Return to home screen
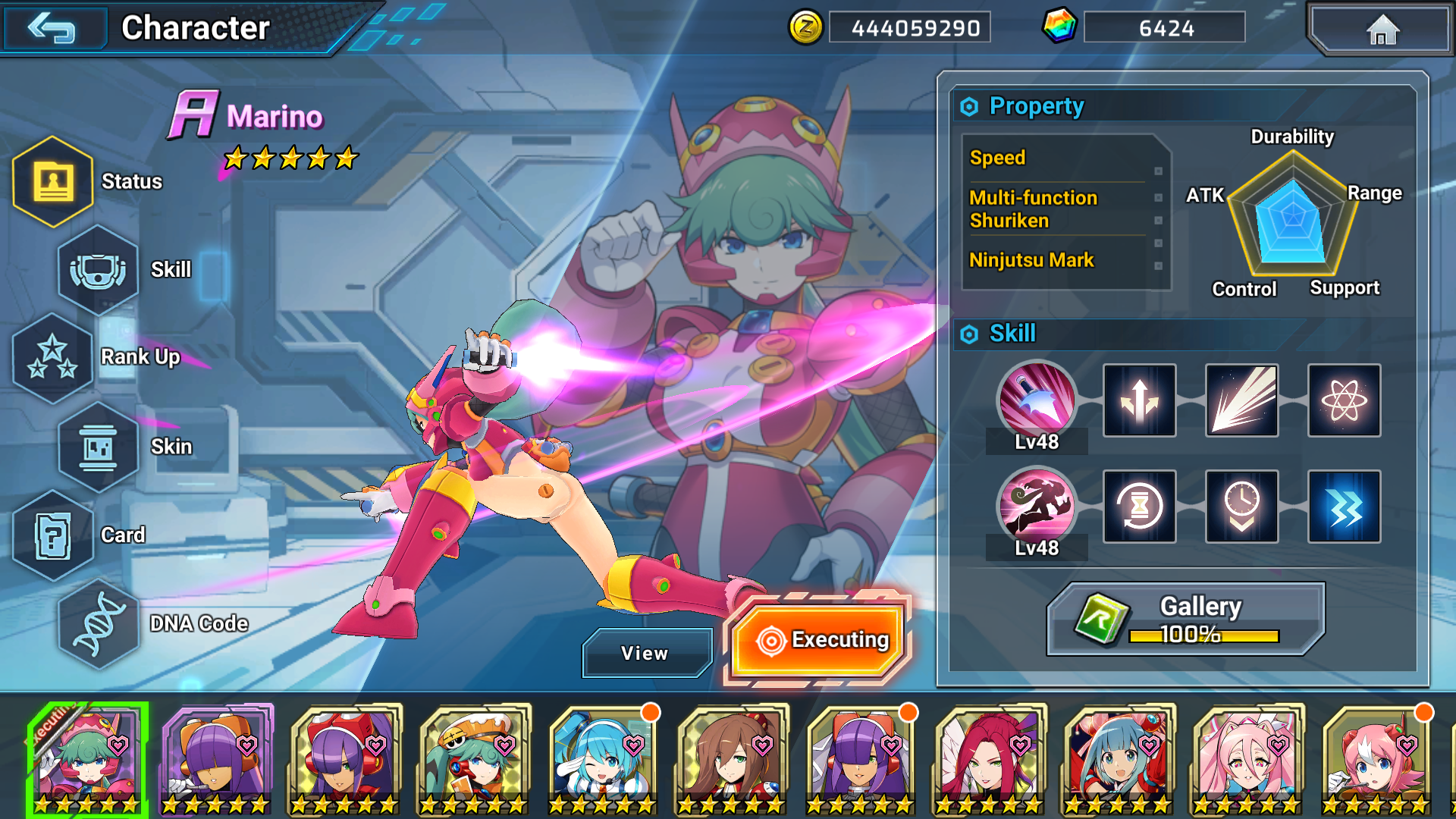 (x=1382, y=30)
